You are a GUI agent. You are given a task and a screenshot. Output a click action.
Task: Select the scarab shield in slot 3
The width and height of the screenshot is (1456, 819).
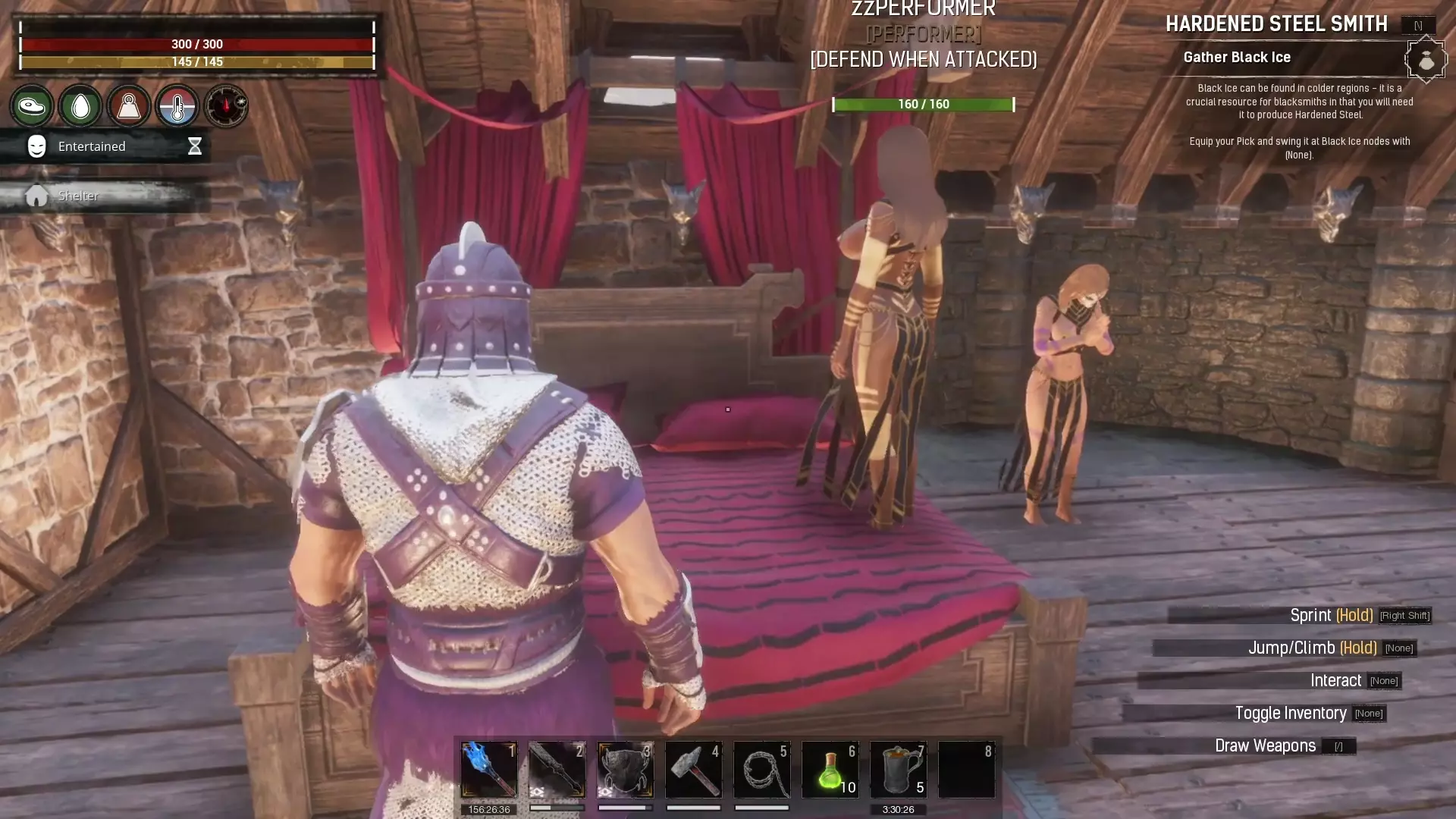(625, 769)
